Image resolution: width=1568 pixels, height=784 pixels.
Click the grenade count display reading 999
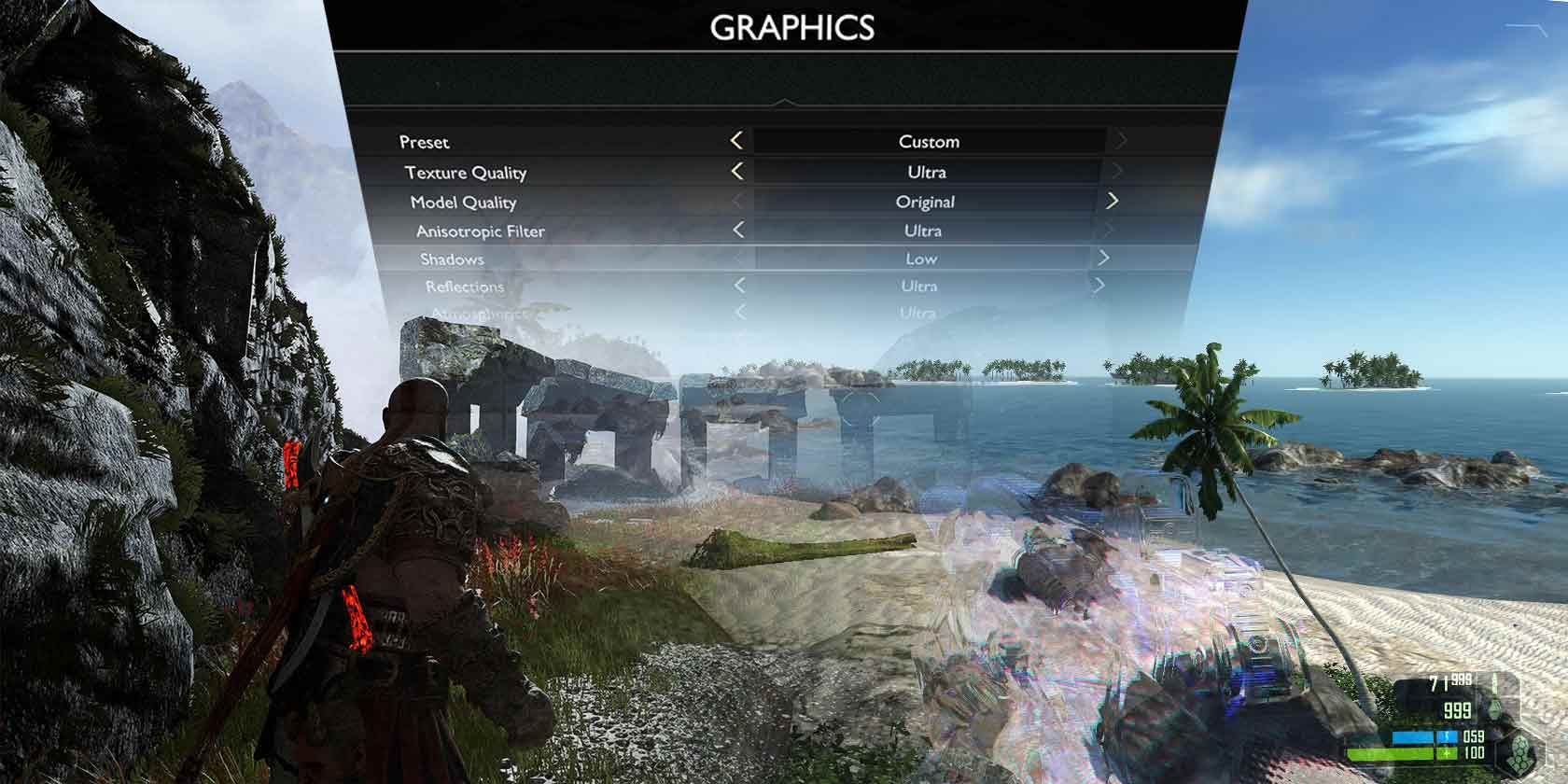1457,711
